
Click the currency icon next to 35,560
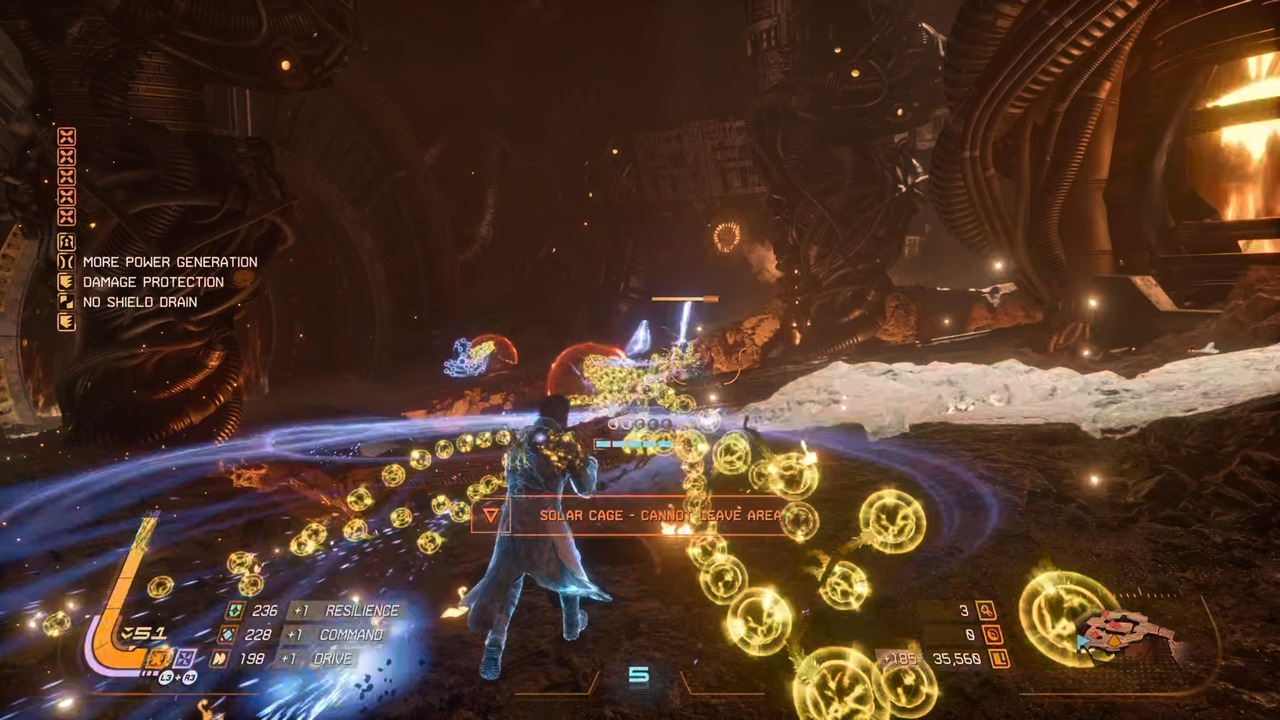[999, 659]
